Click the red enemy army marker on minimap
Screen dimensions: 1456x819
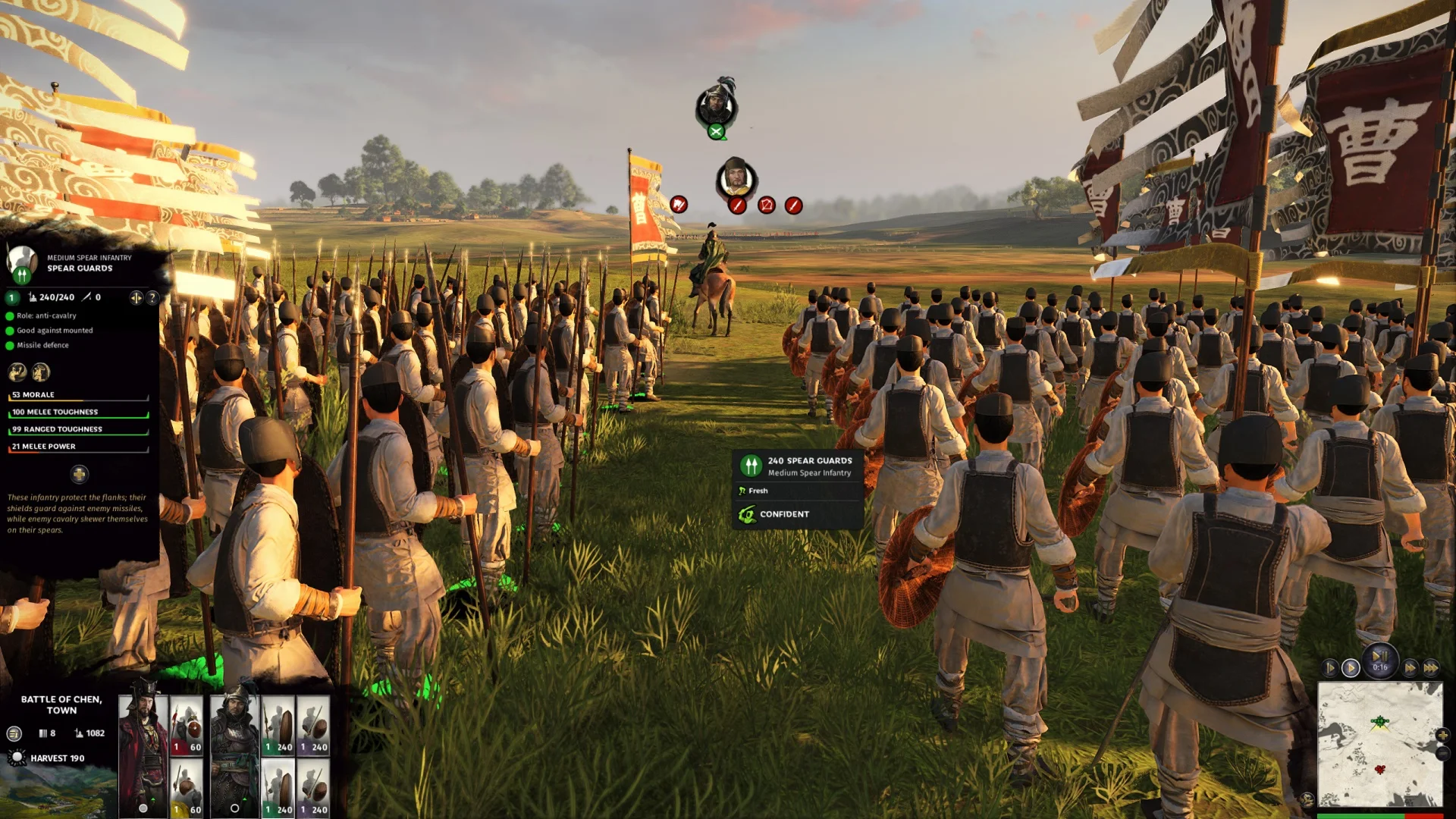point(1380,770)
